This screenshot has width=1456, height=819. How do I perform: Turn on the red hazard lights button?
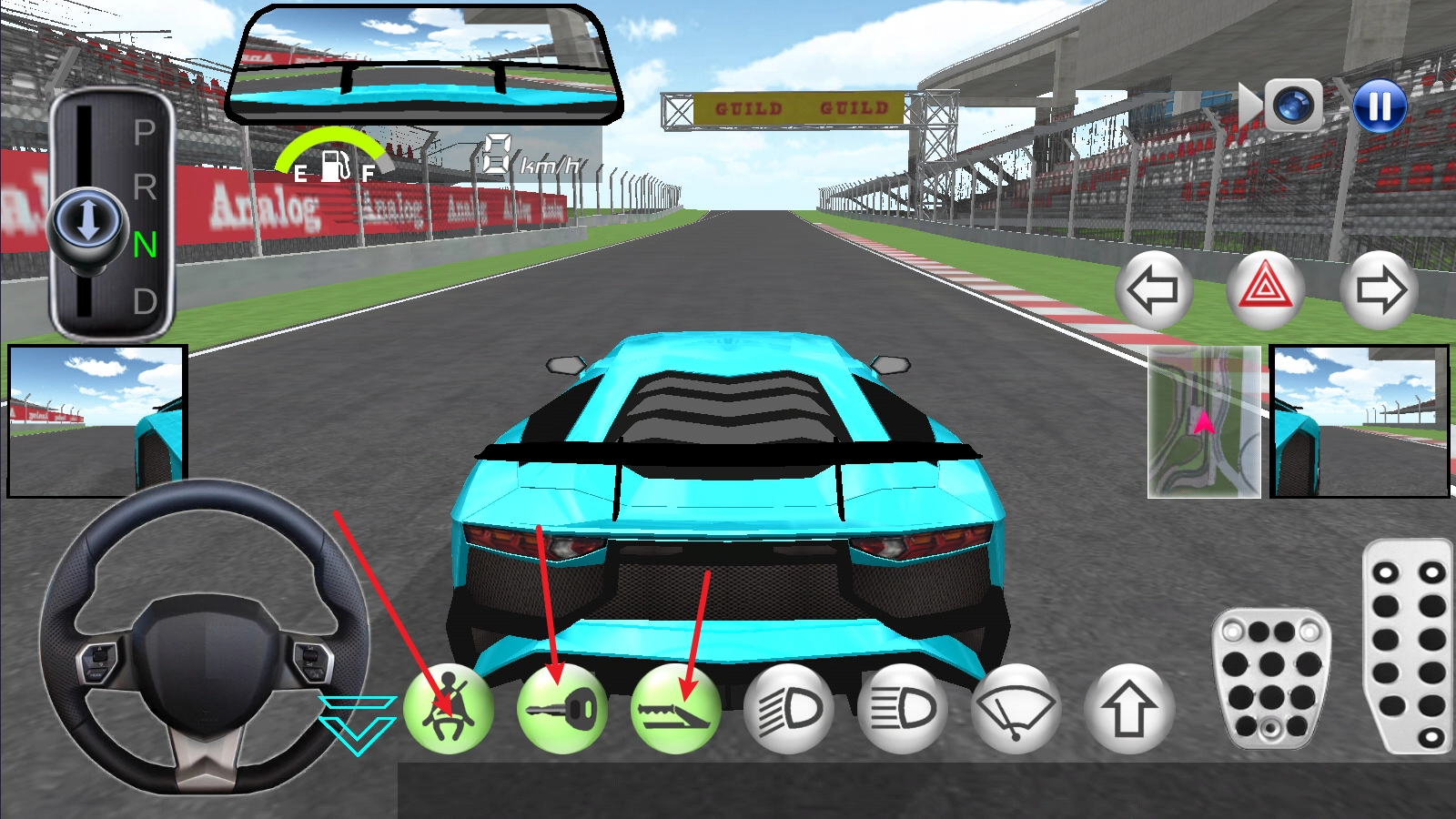tap(1265, 290)
